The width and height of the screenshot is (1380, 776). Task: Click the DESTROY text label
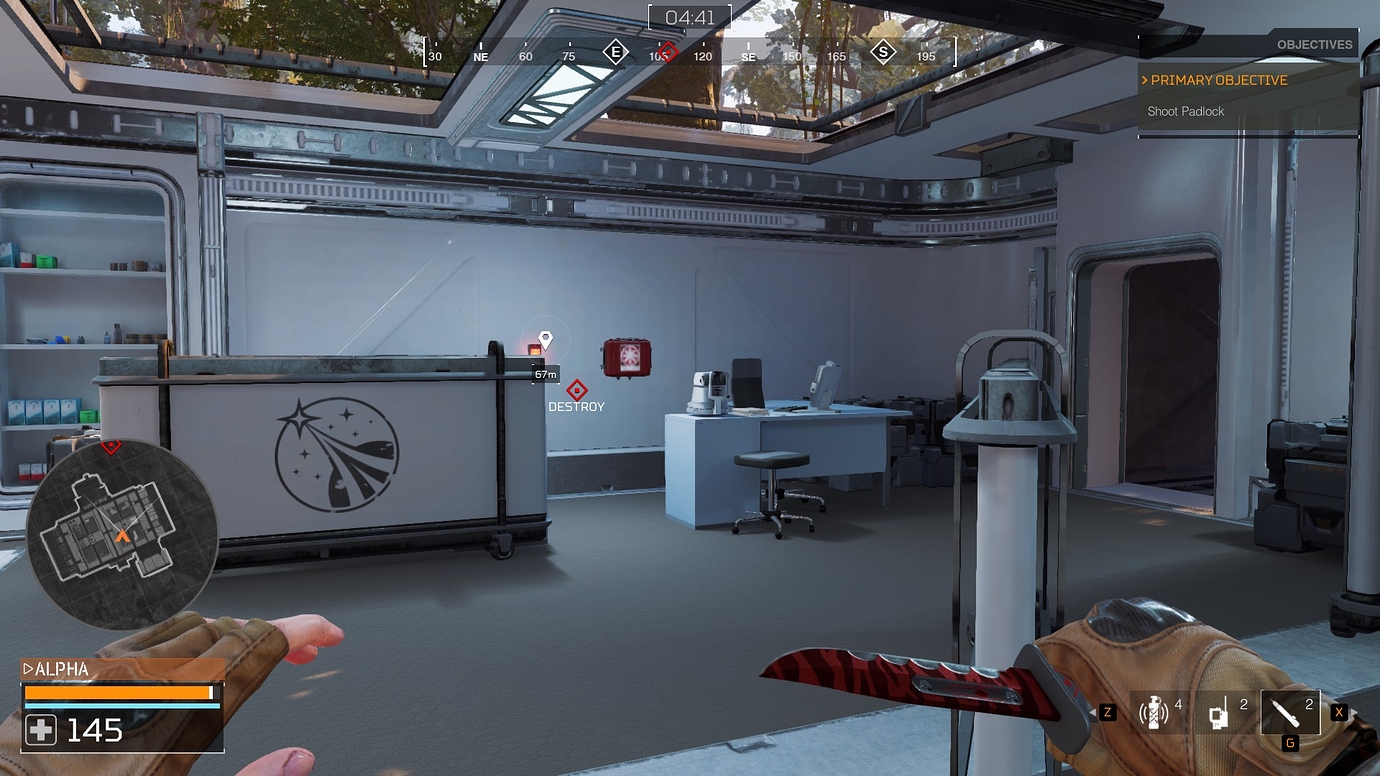click(x=577, y=406)
